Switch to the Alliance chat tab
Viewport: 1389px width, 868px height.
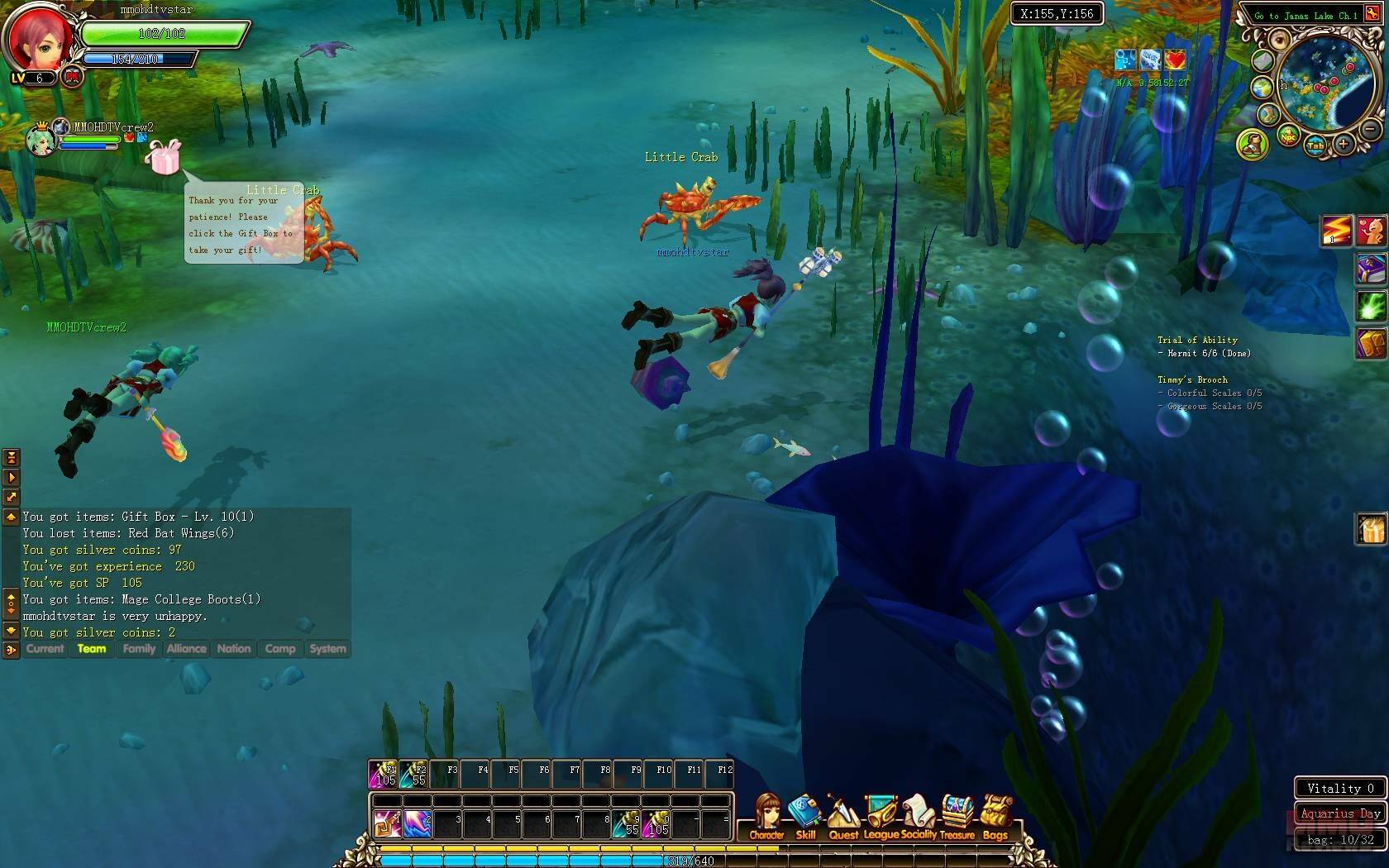186,649
